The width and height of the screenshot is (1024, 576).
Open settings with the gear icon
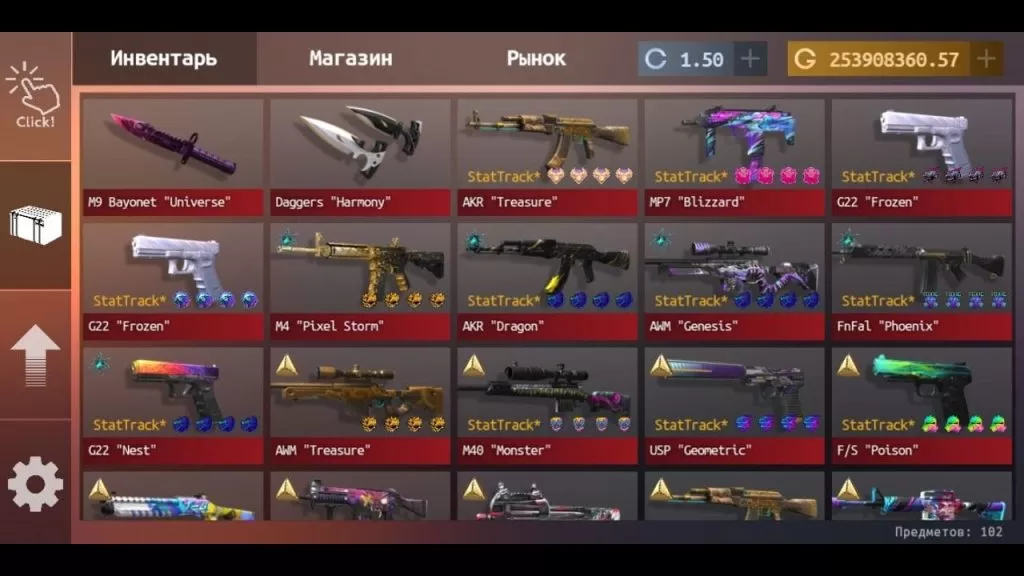point(35,484)
